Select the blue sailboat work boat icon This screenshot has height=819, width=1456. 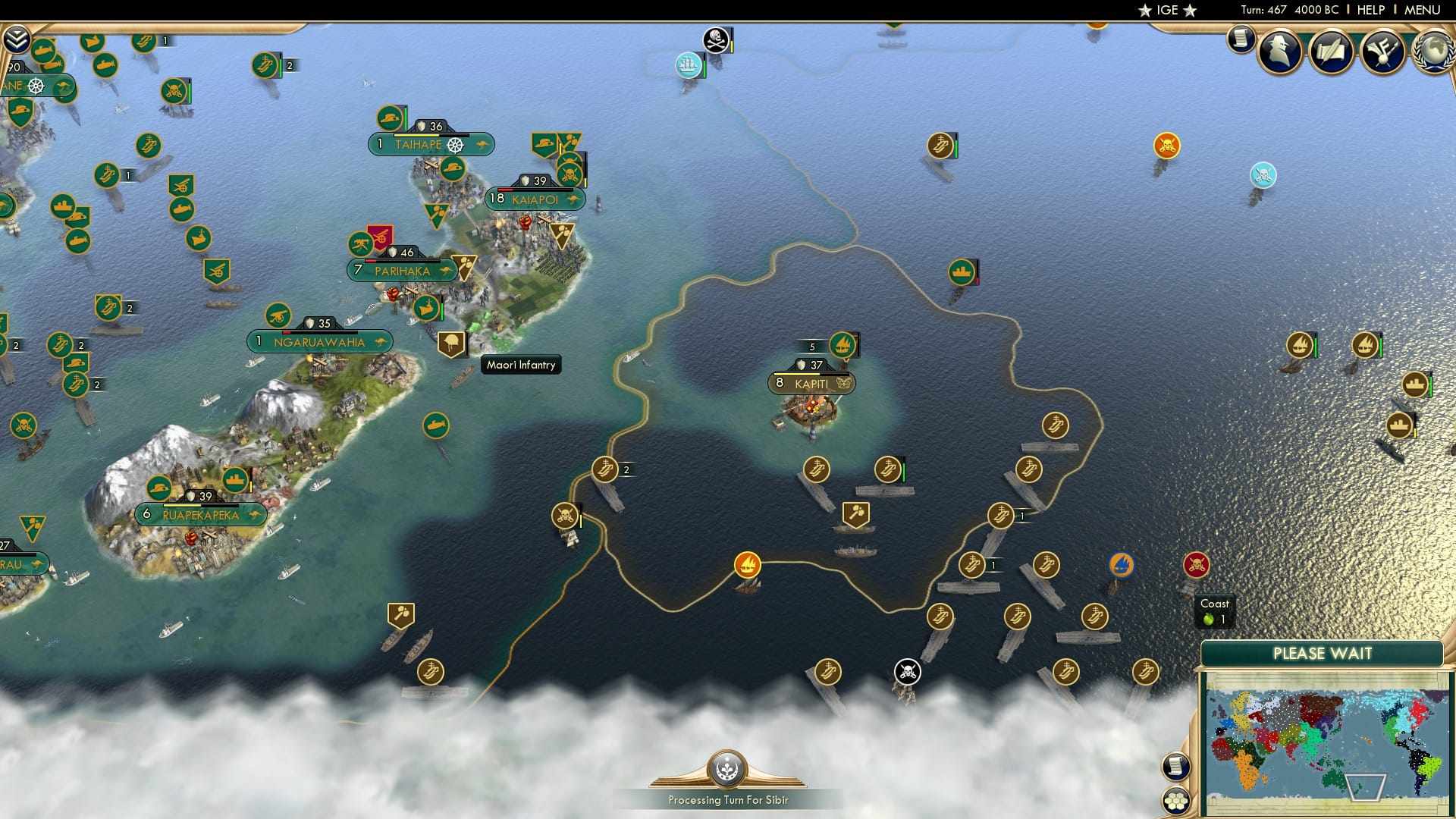(1122, 565)
